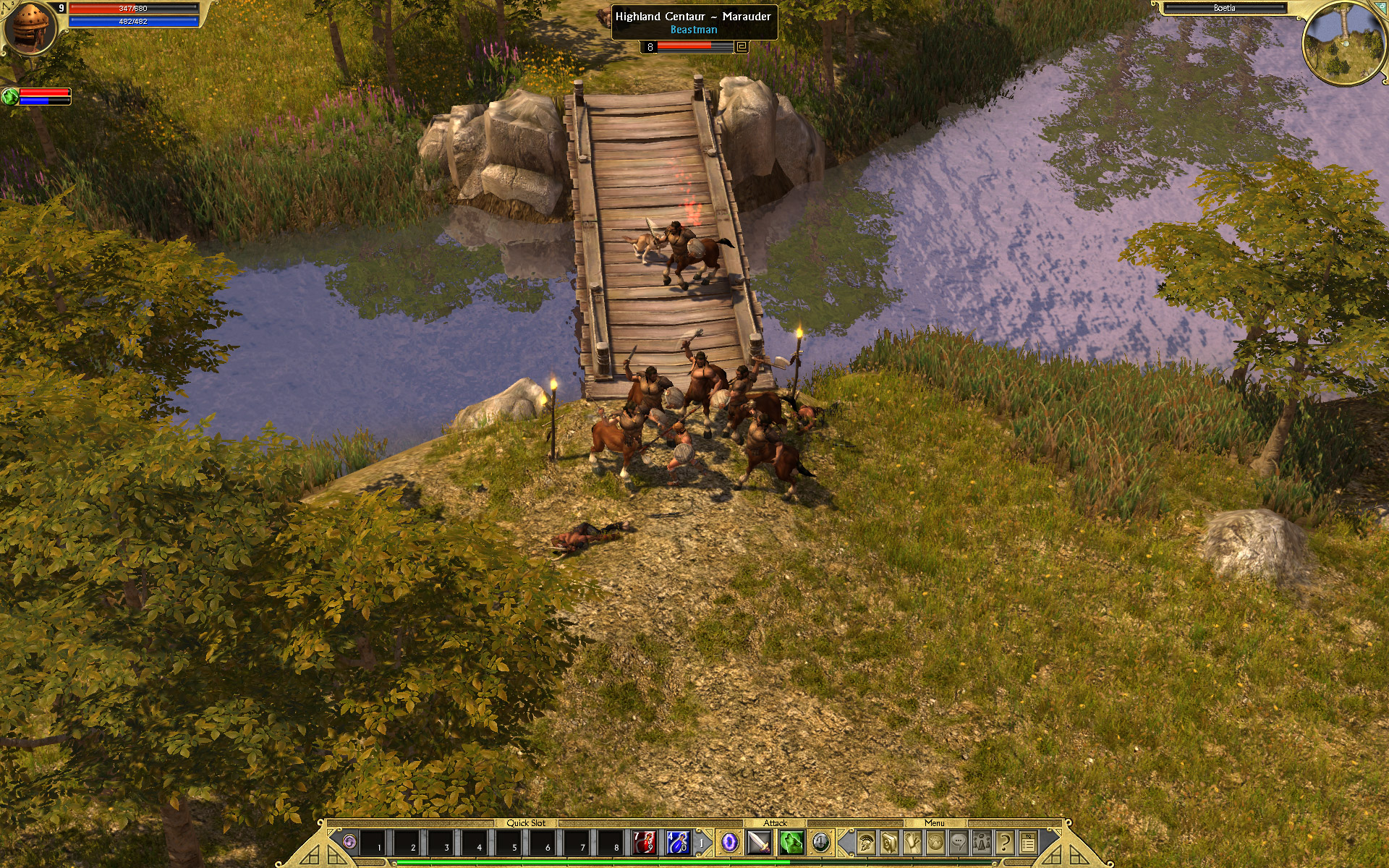This screenshot has height=868, width=1389.
Task: Show the world map globe icon
Action: point(935,842)
